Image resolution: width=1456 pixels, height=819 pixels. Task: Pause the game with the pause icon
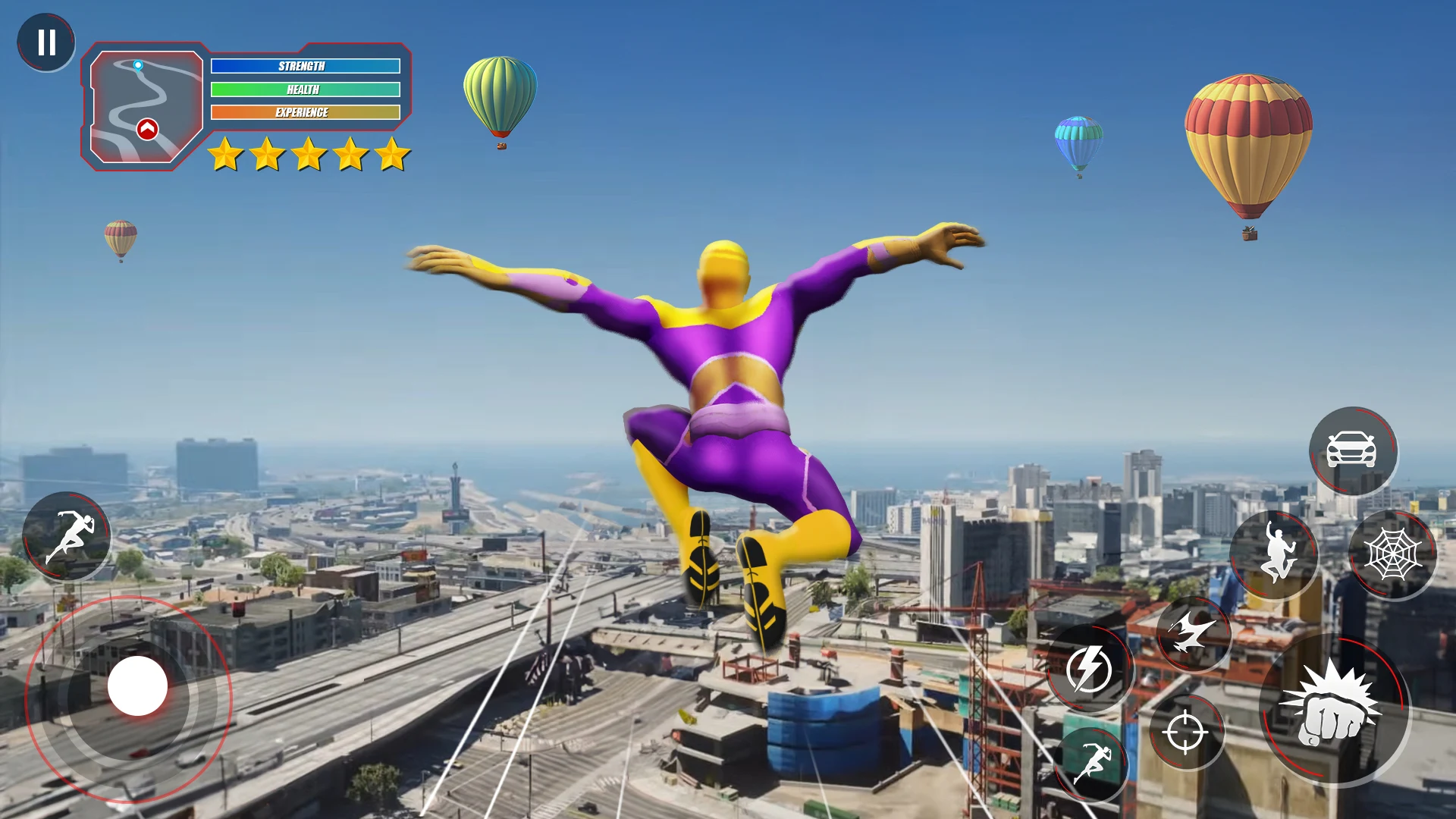47,42
